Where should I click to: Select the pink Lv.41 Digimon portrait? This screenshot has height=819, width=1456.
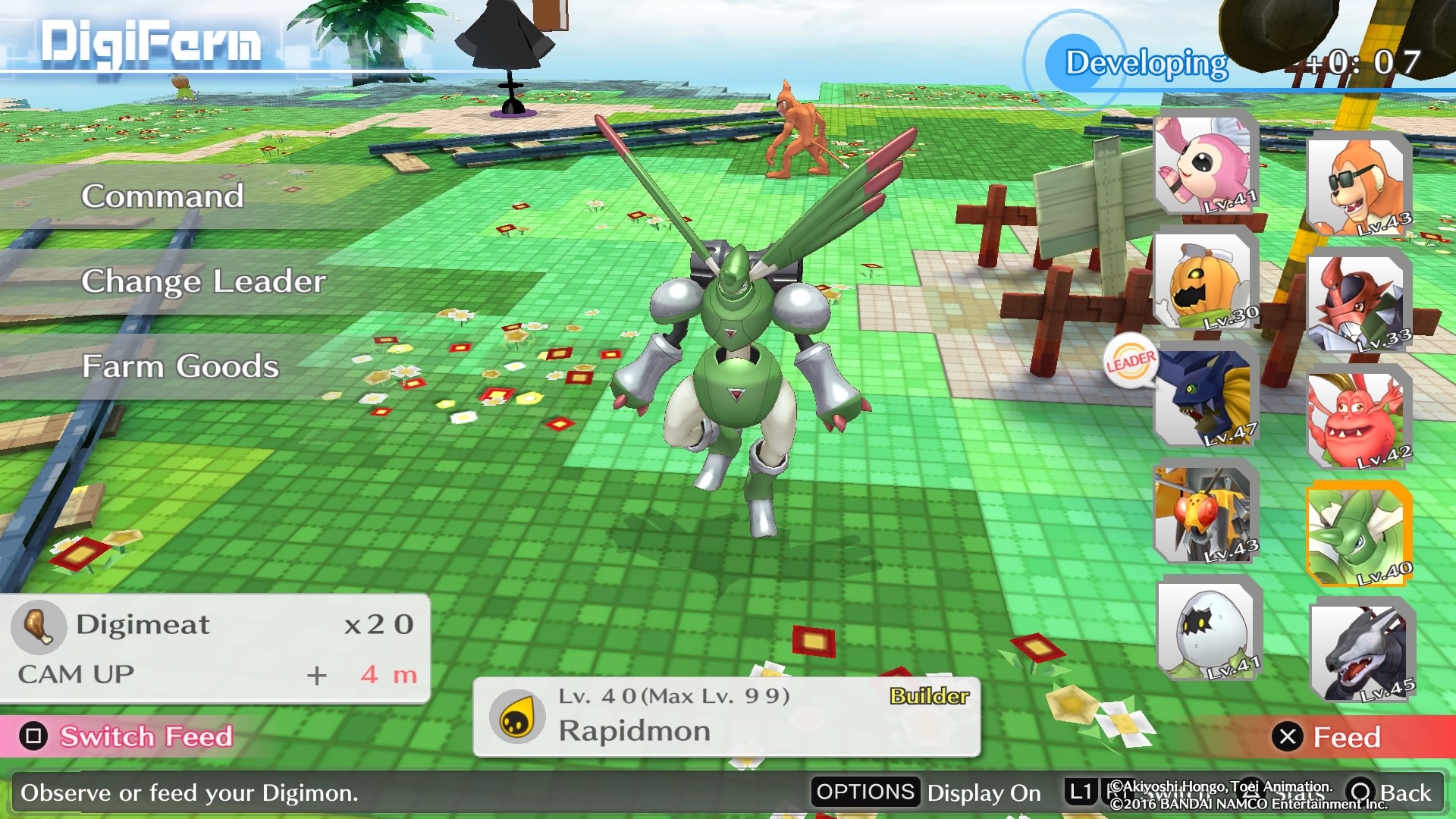tap(1205, 162)
